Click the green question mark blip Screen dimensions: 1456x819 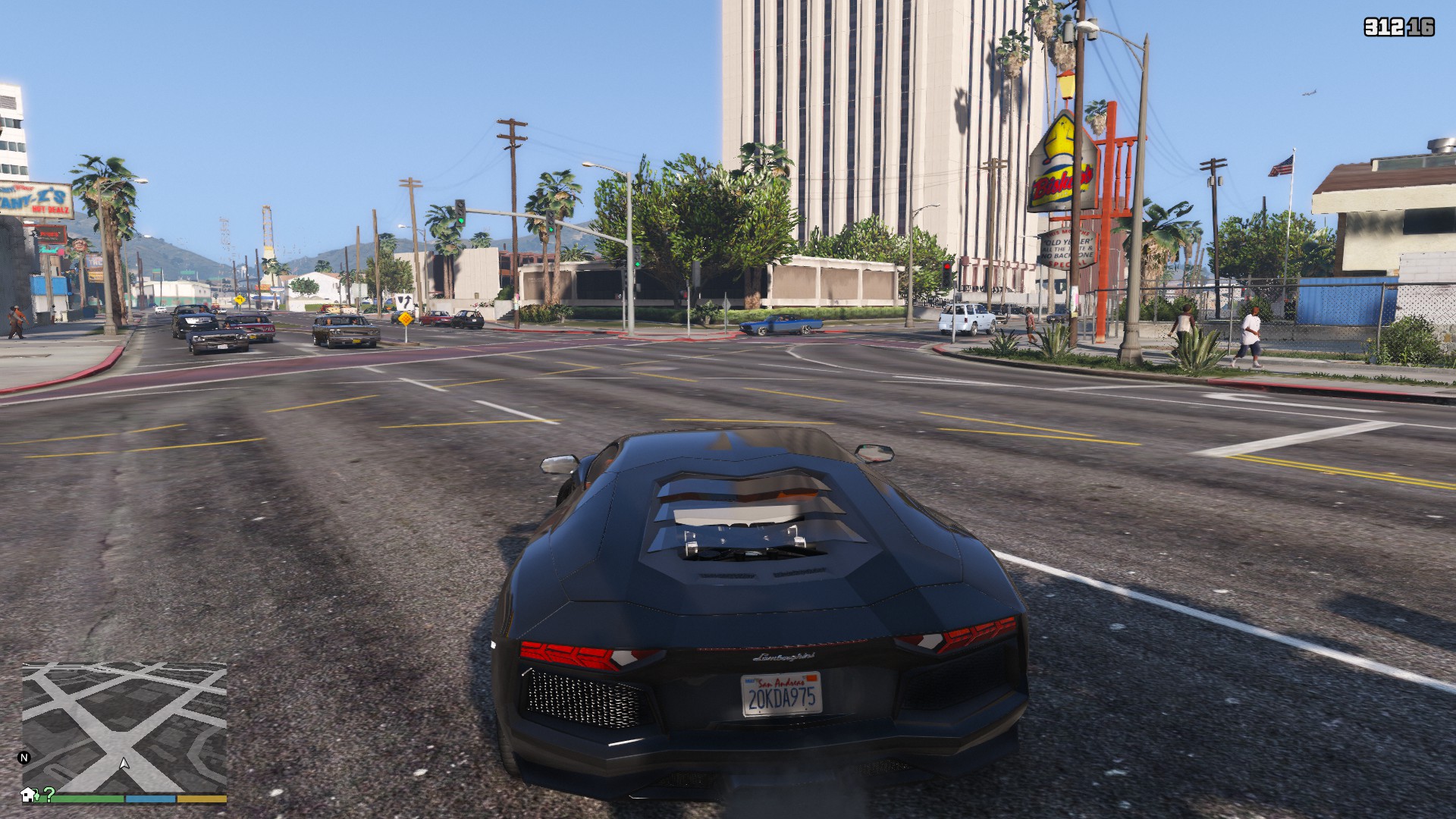[x=49, y=794]
